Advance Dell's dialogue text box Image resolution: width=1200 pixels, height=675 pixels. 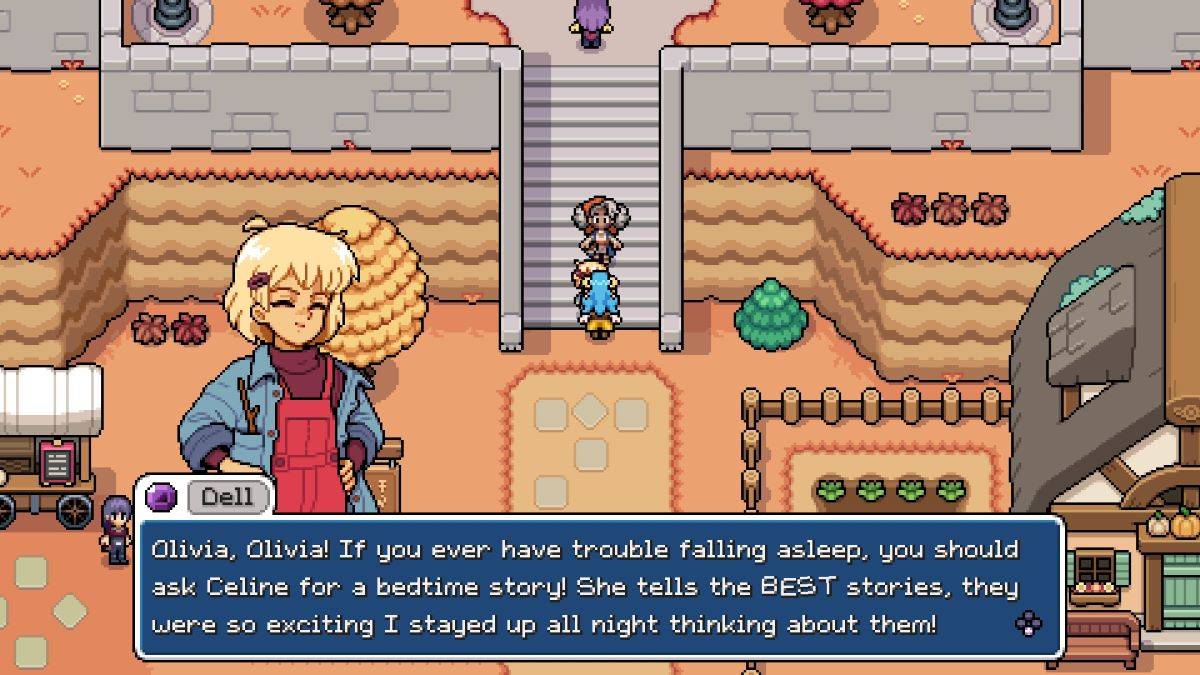click(1027, 624)
